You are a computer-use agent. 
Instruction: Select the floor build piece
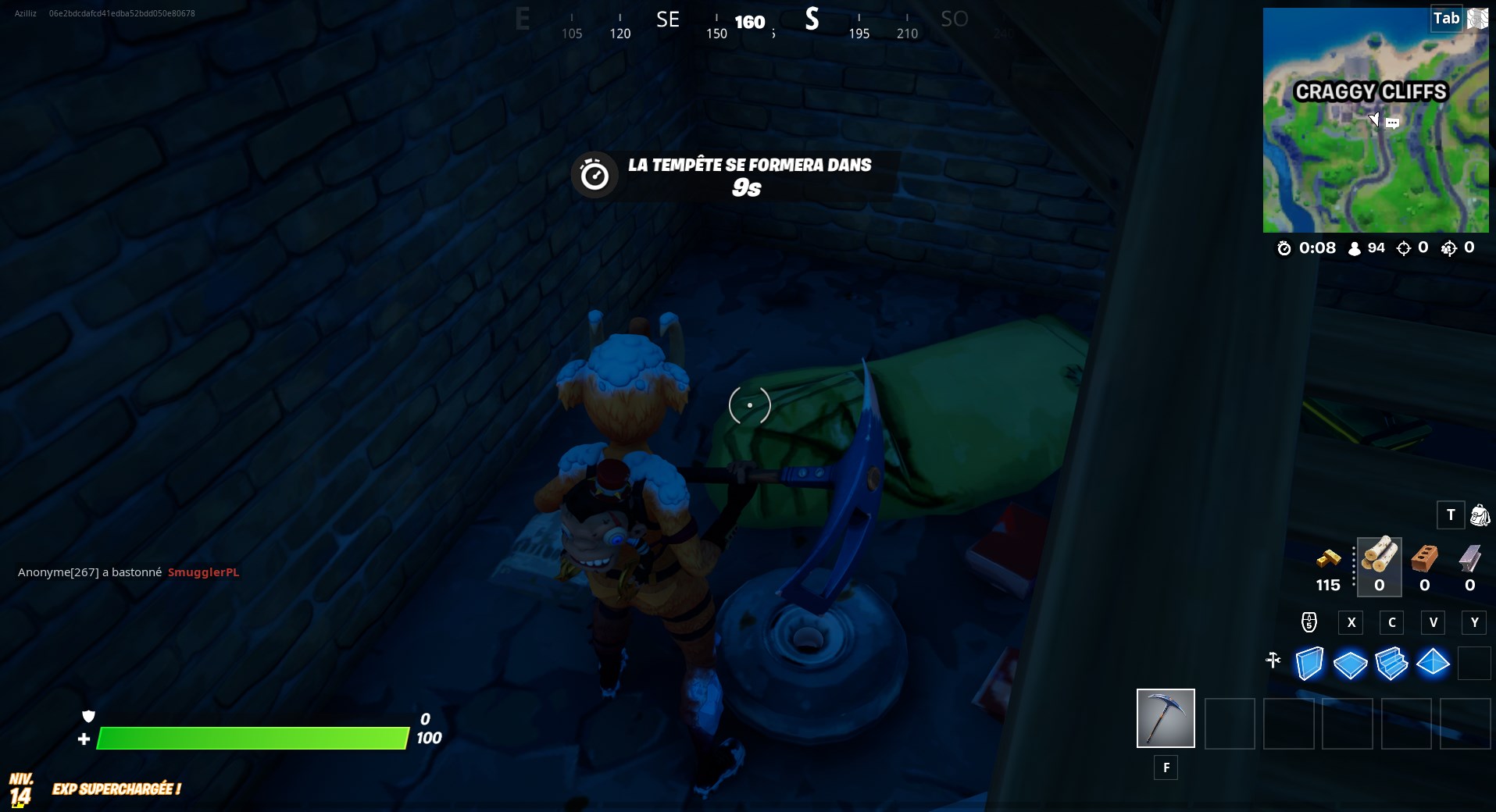point(1351,663)
